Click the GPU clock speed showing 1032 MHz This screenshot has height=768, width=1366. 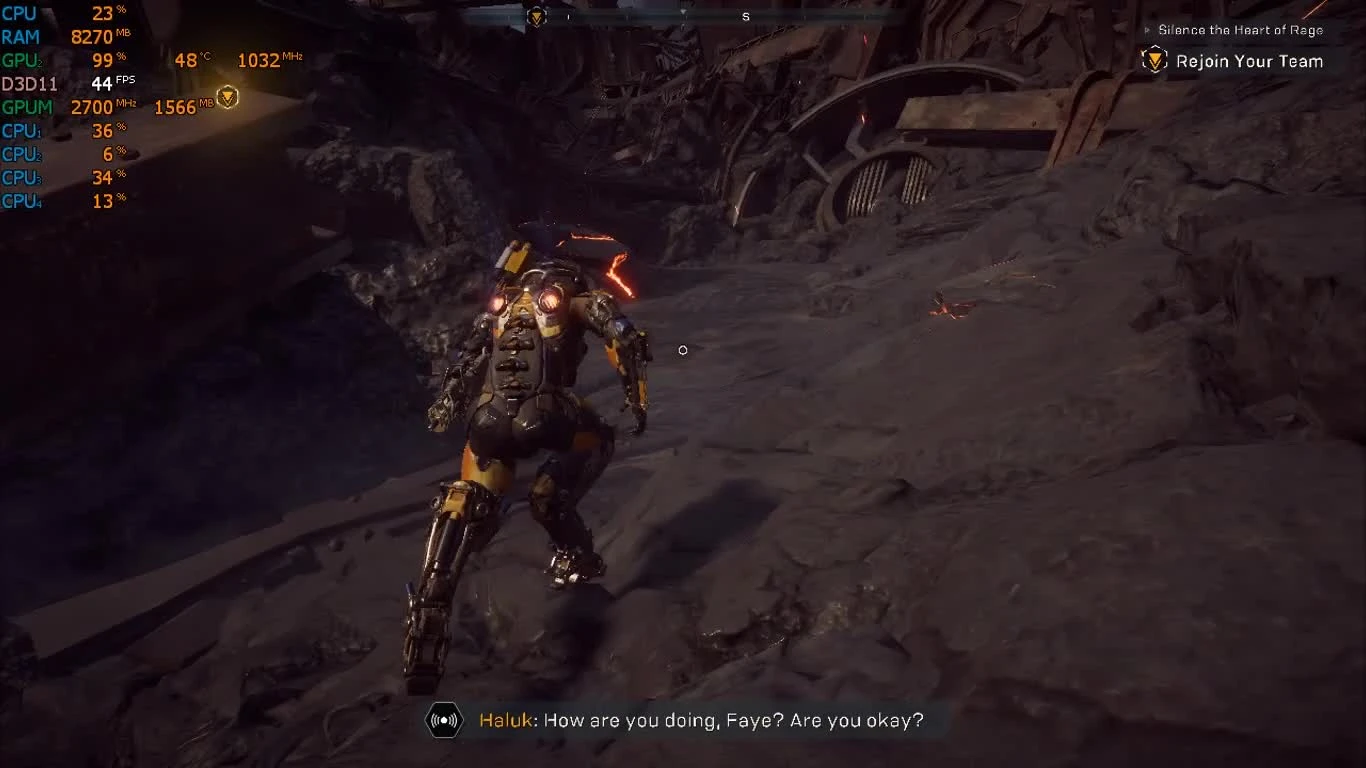click(x=261, y=60)
